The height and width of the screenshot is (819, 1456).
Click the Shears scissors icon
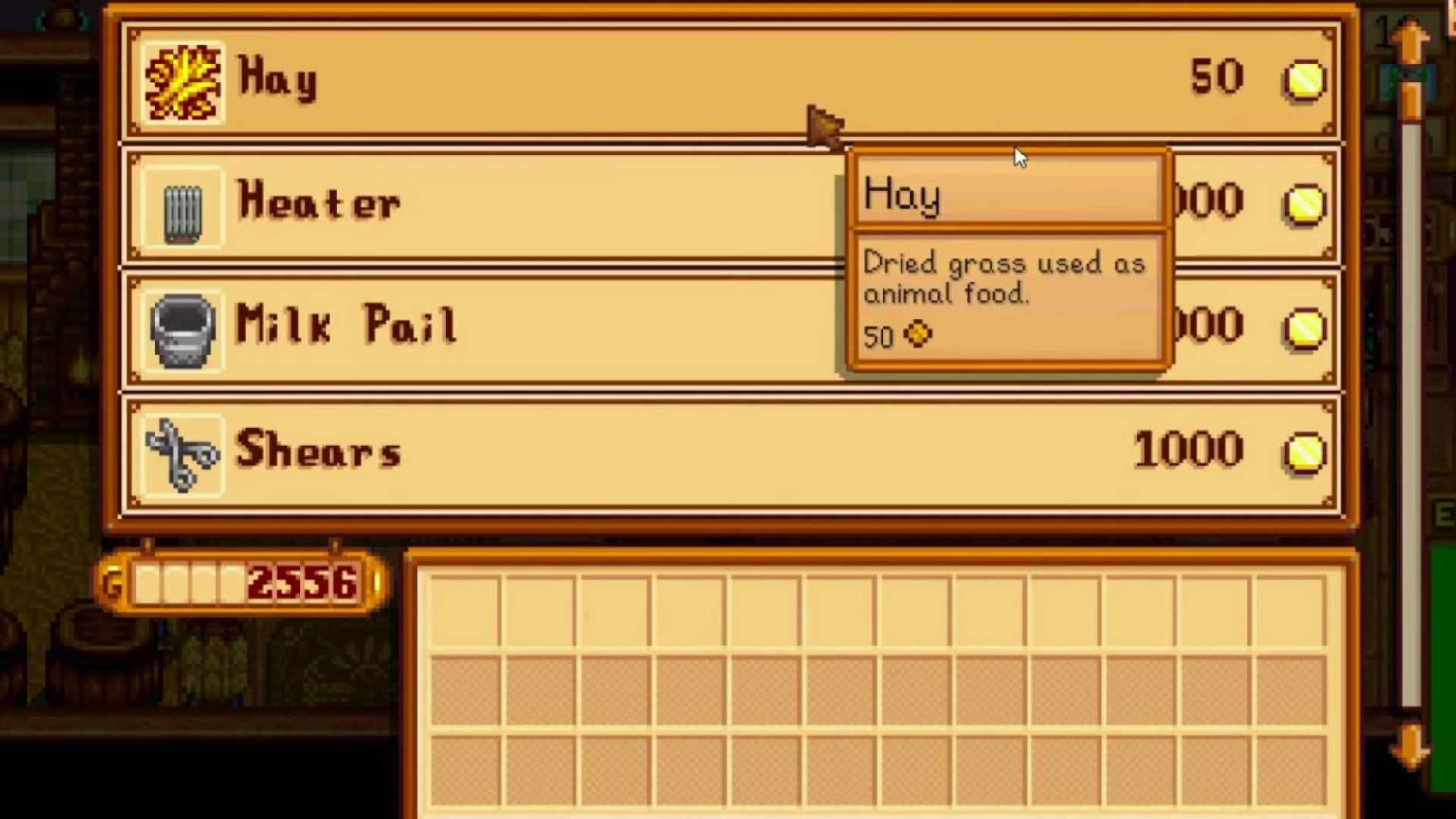183,452
